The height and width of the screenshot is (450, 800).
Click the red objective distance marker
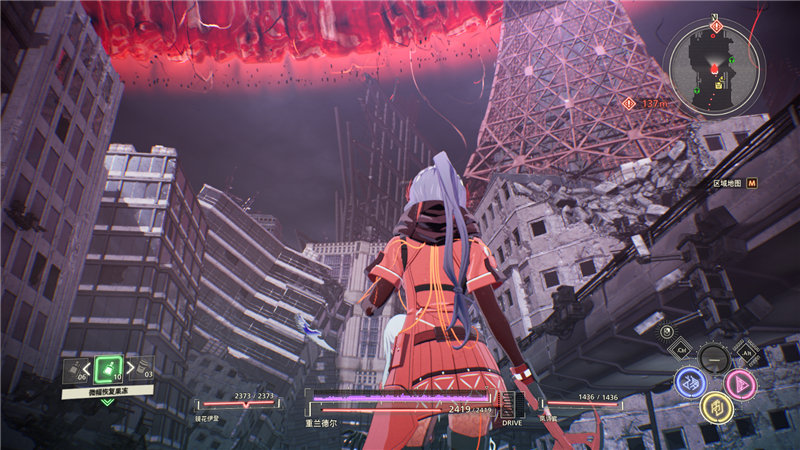pos(628,102)
